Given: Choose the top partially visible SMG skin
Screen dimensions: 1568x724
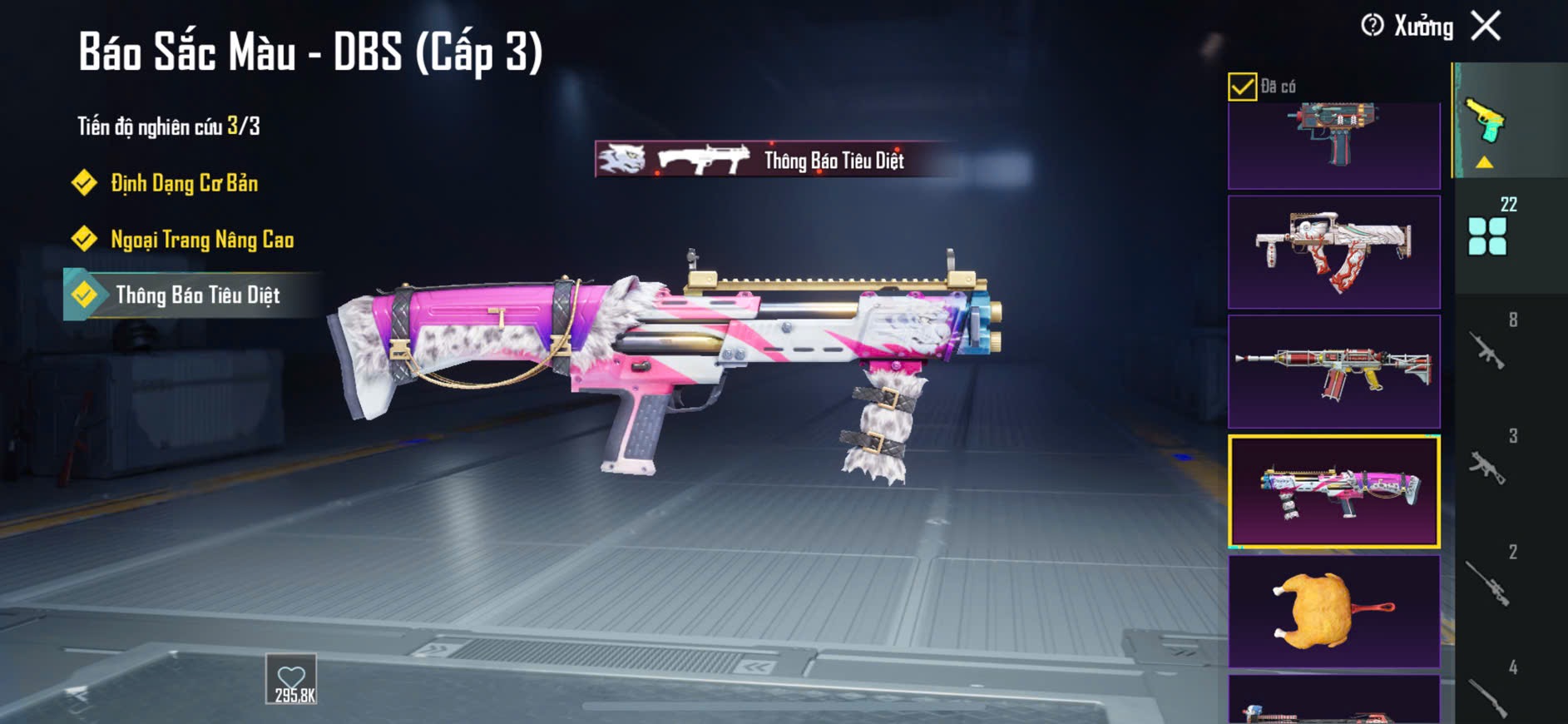Looking at the screenshot, I should (1333, 143).
